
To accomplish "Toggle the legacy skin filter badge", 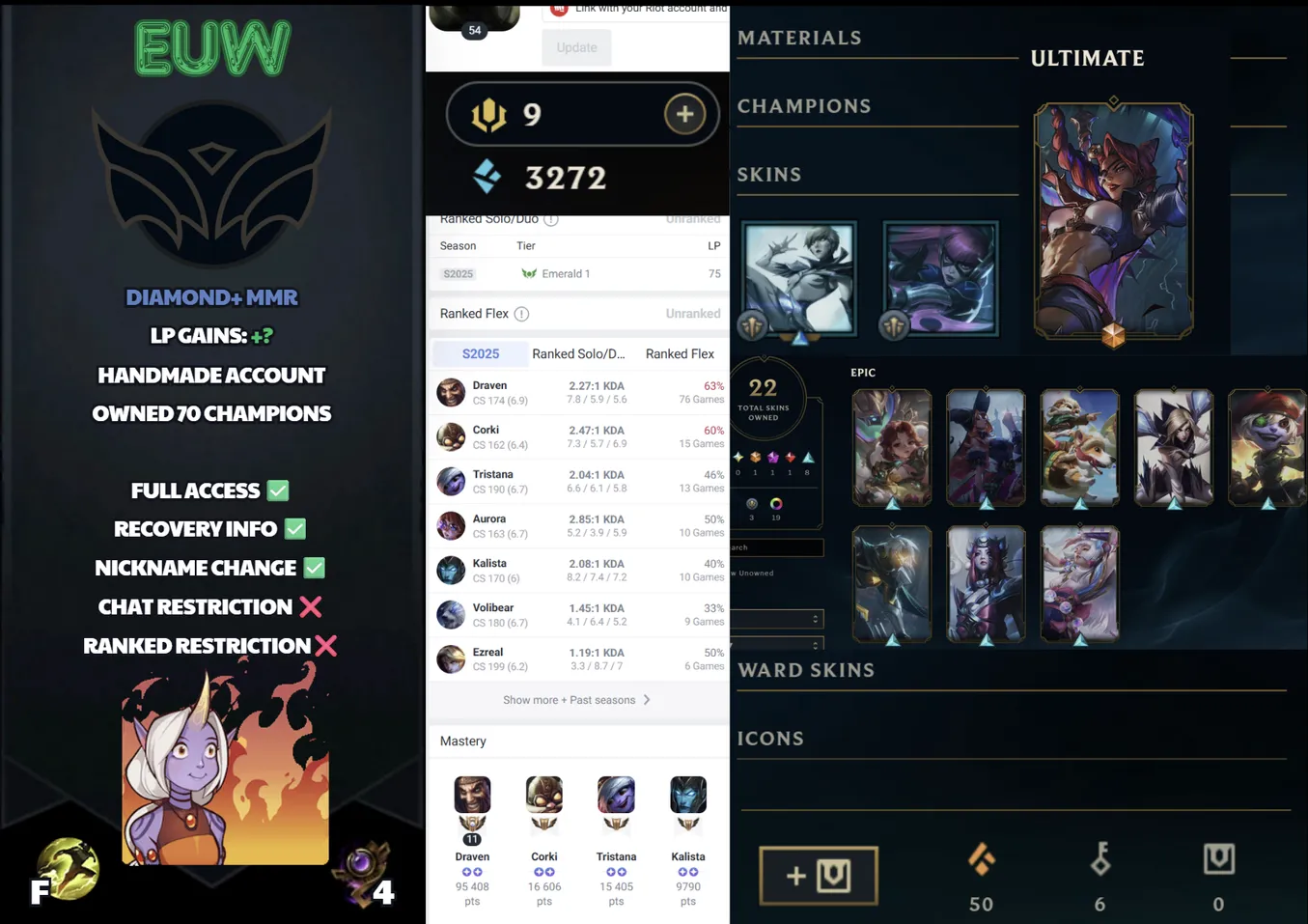I will [752, 504].
